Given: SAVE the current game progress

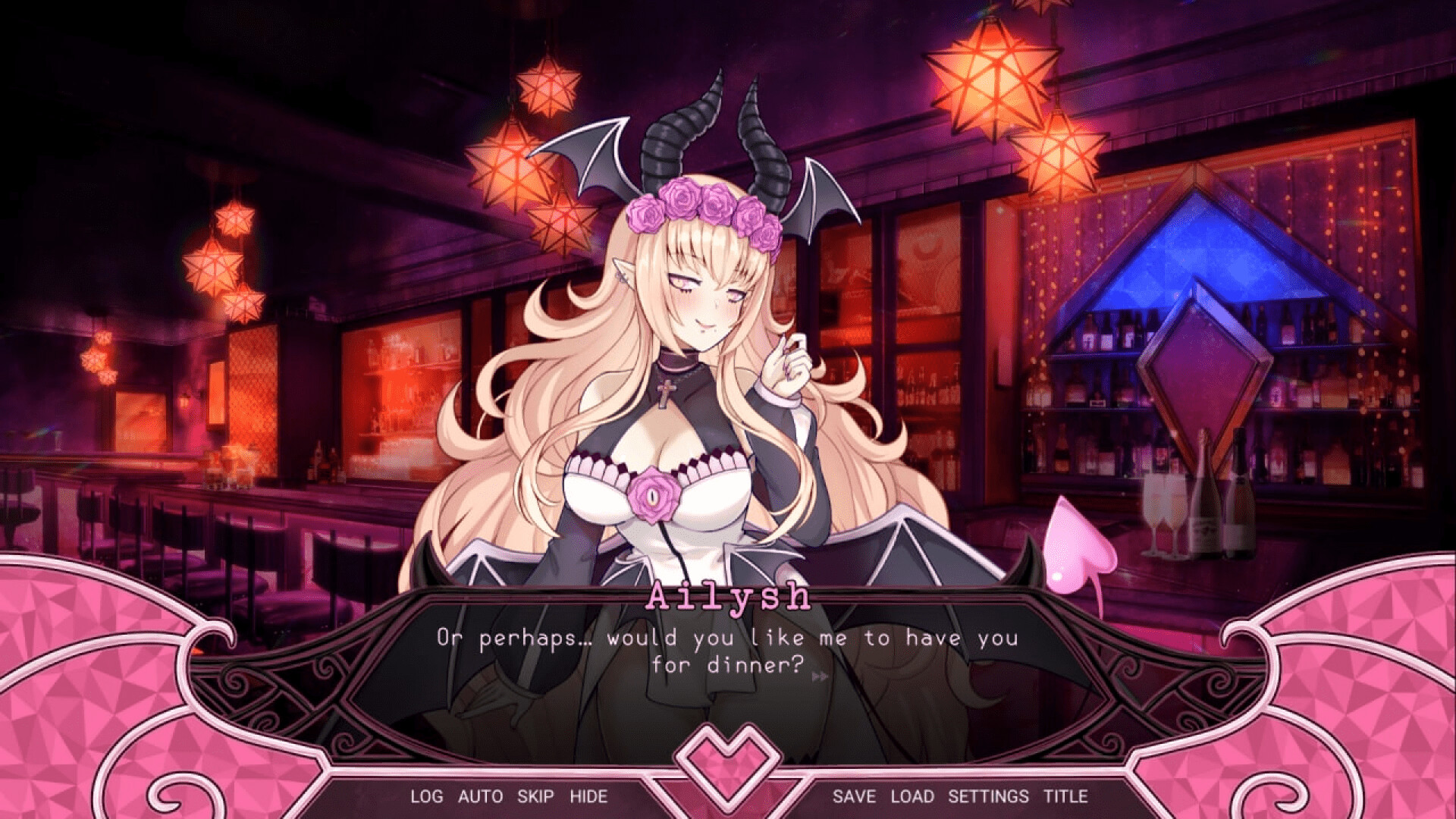Looking at the screenshot, I should pyautogui.click(x=855, y=796).
